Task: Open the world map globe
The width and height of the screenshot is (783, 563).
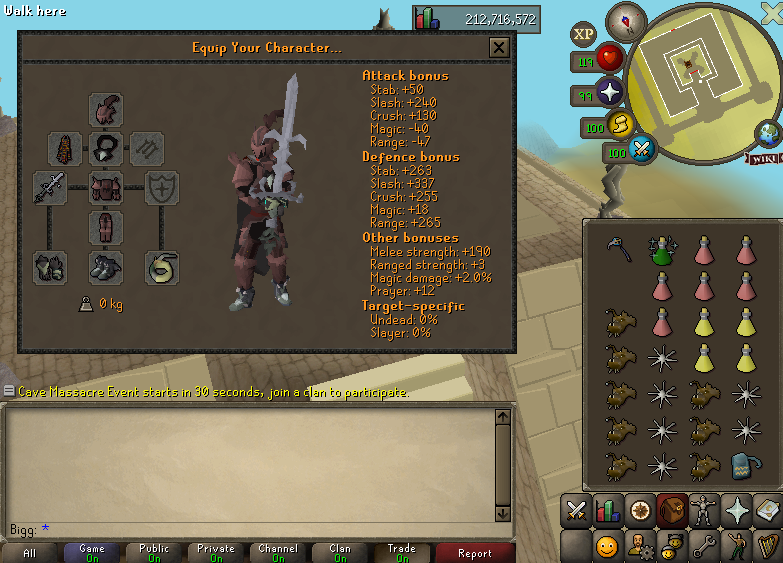Action: pos(768,133)
